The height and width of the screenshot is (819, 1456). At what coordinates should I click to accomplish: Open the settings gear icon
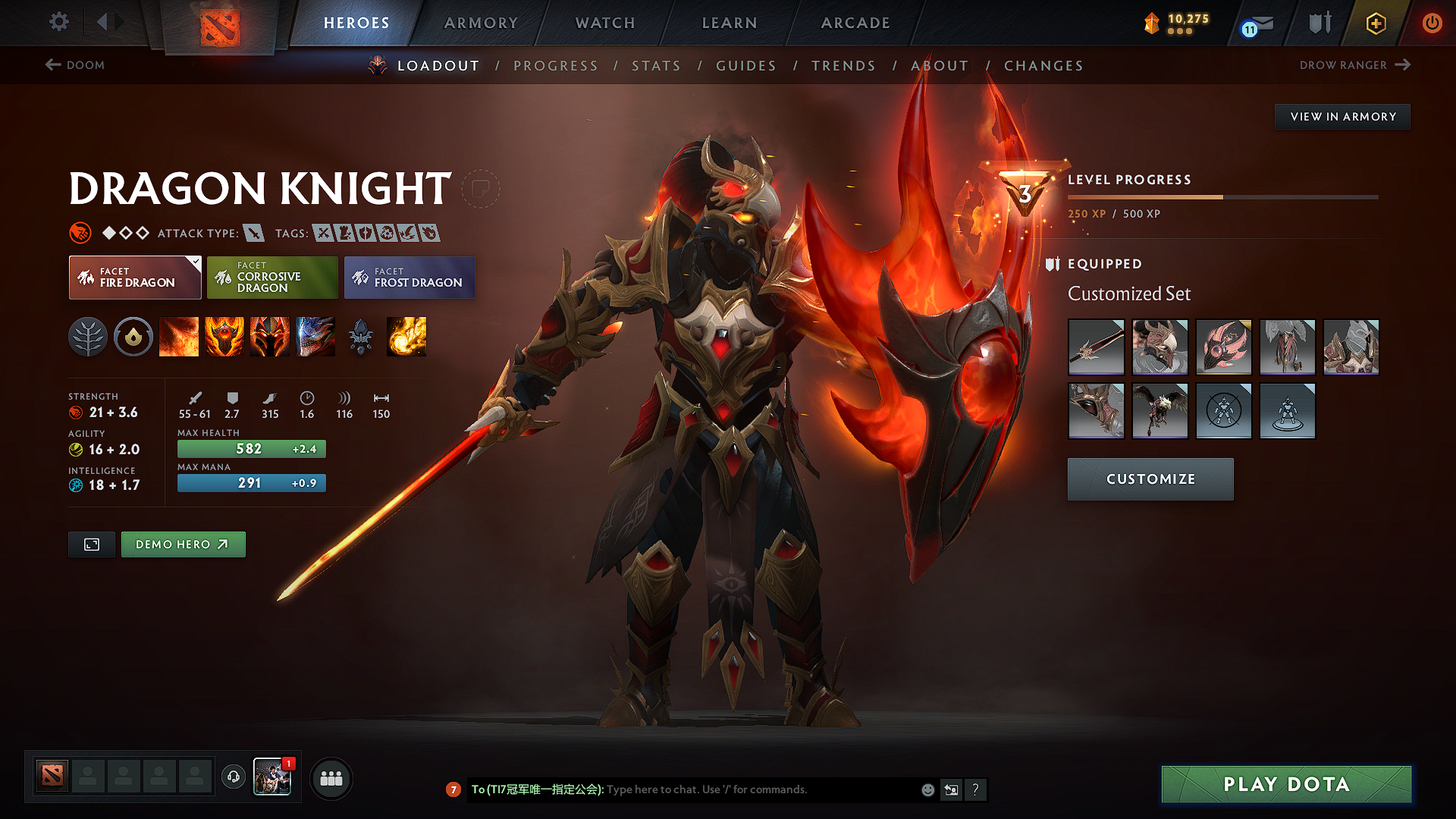(58, 22)
